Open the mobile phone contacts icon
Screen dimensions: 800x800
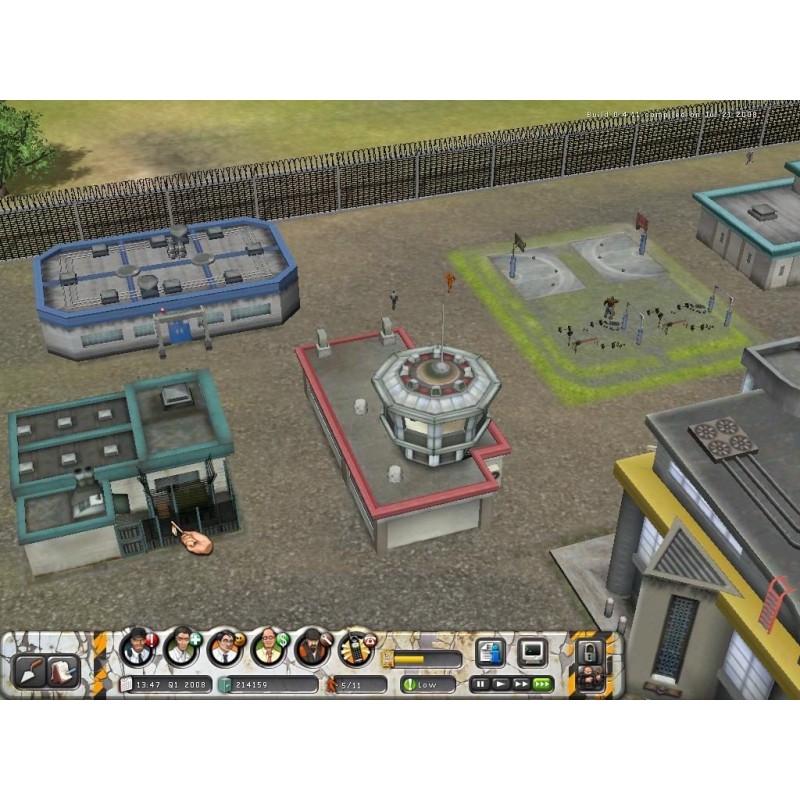coord(355,647)
